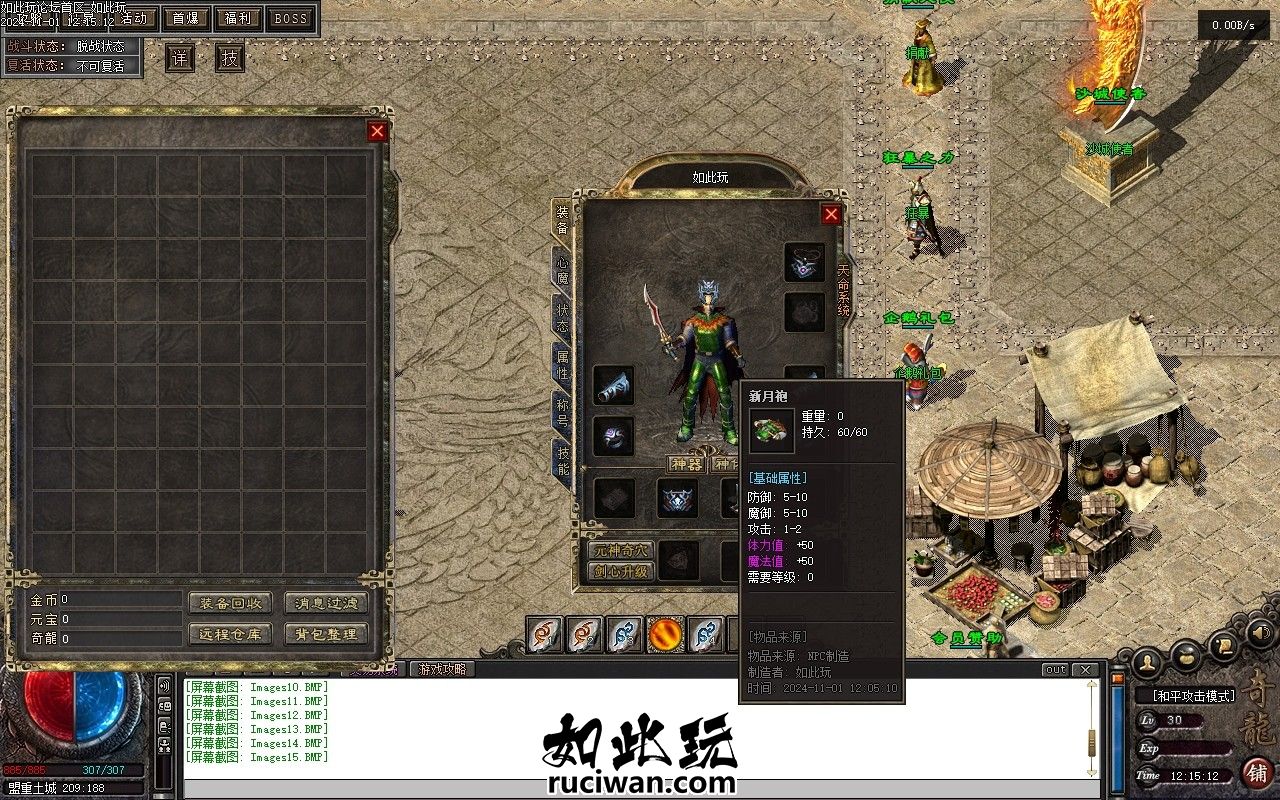This screenshot has width=1280, height=800.
Task: Click the 详 (detail) icon top left
Action: [x=178, y=58]
